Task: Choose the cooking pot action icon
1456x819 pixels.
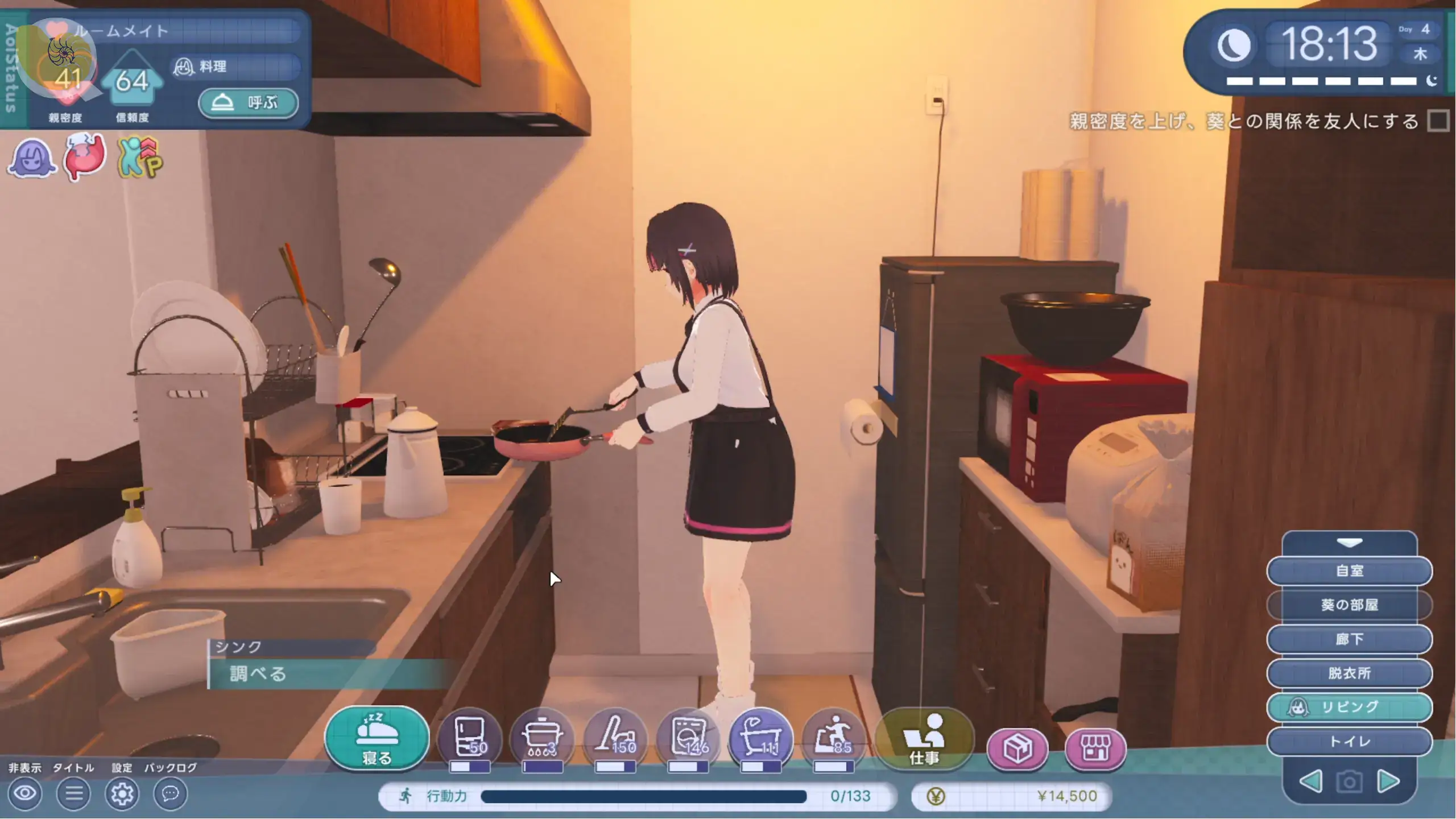Action: (542, 738)
